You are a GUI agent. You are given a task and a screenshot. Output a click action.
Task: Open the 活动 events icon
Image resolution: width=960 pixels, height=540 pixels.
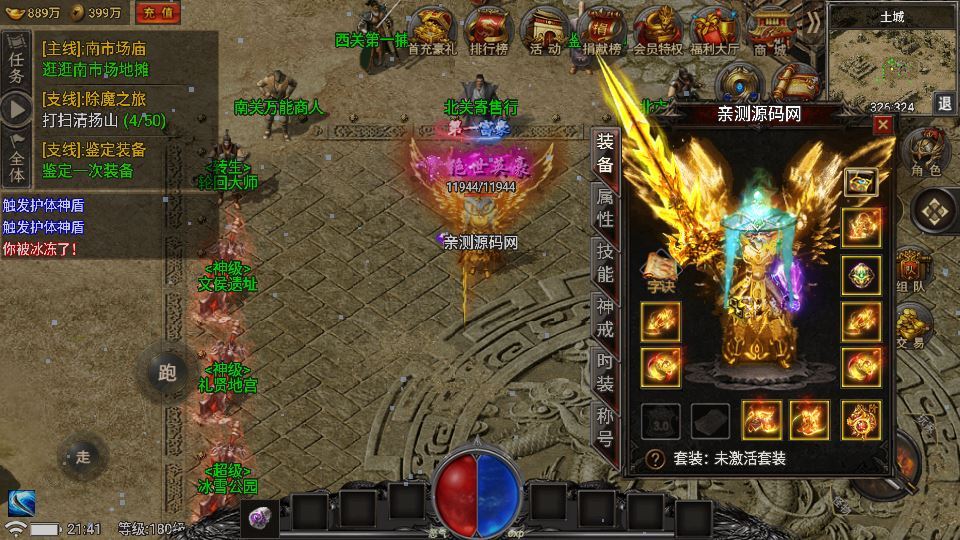pos(546,30)
